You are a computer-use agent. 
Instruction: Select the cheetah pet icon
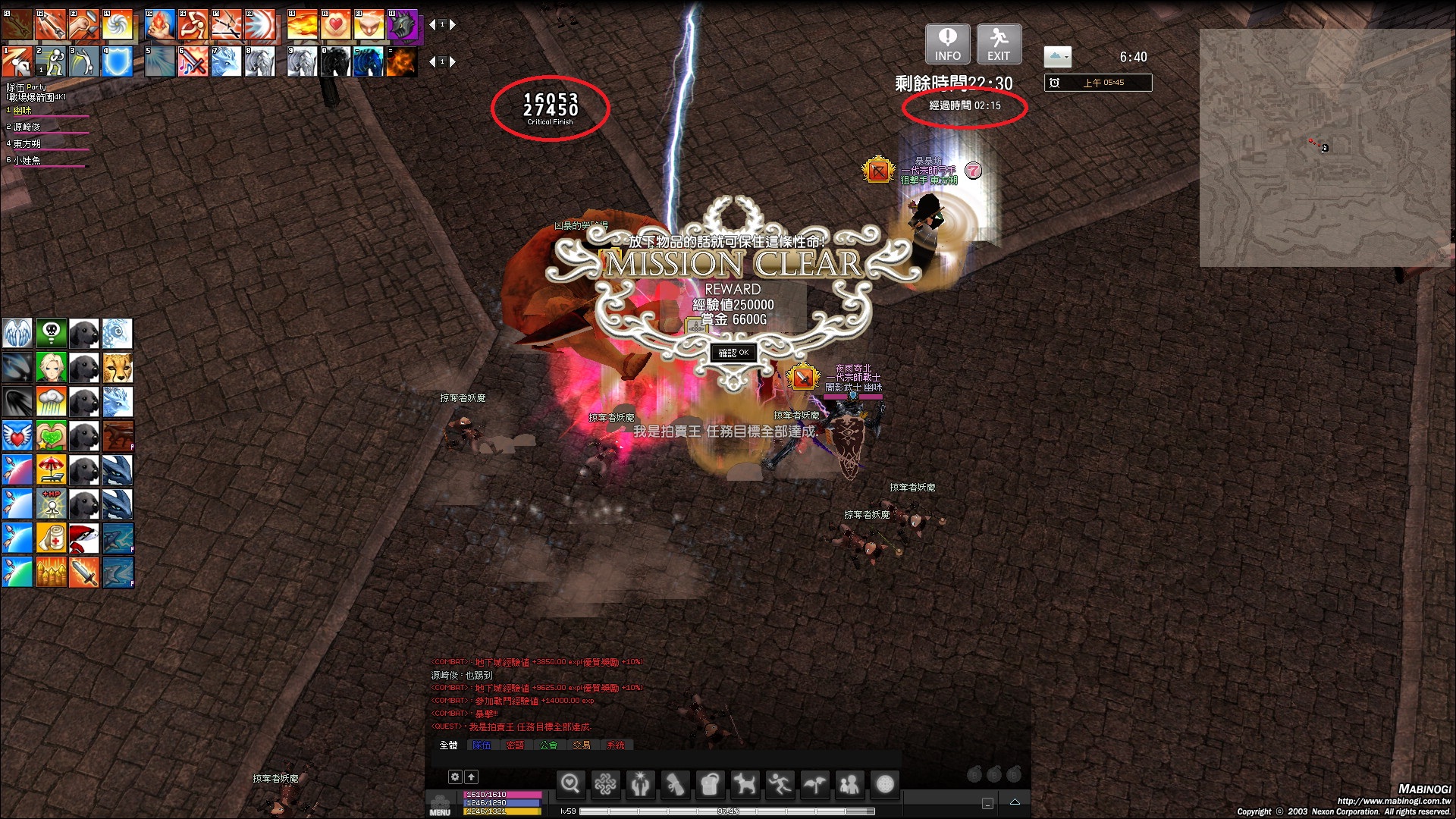(118, 368)
